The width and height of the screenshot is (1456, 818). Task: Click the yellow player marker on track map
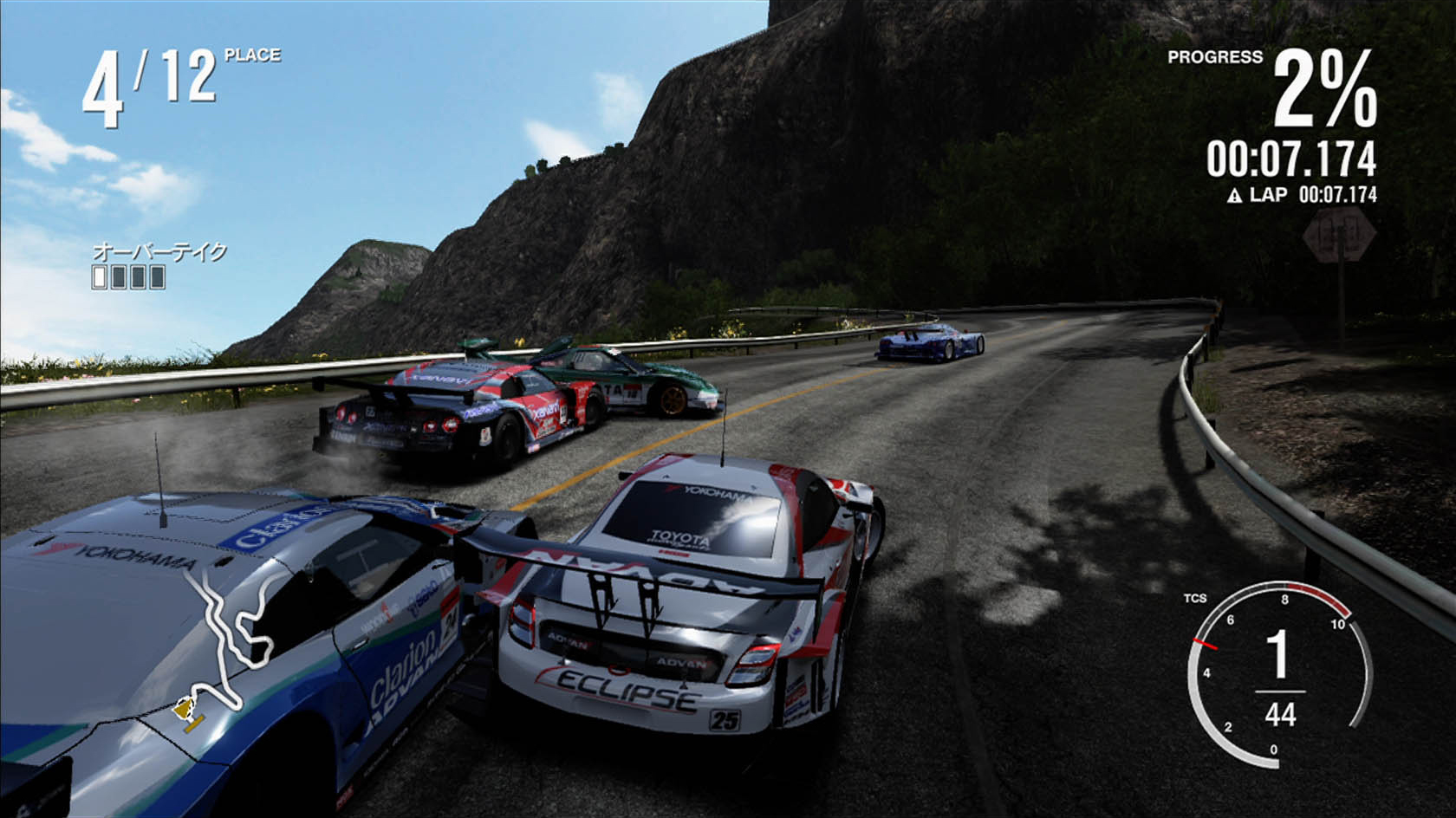185,711
